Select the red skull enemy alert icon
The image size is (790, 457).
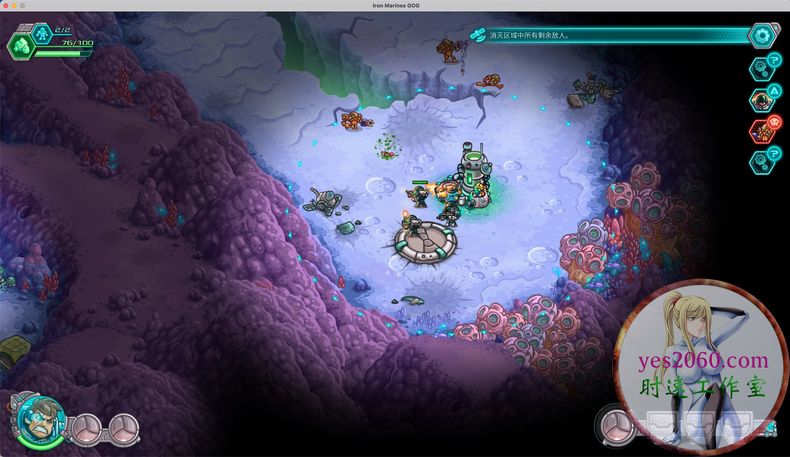pyautogui.click(x=763, y=129)
